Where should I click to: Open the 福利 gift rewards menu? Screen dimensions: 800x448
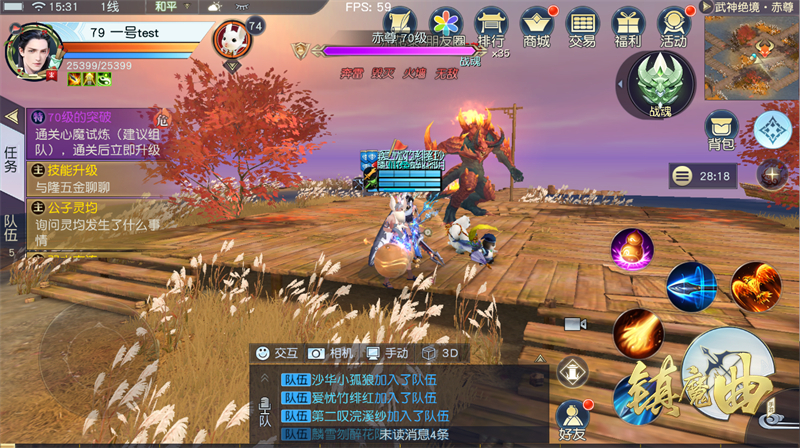coord(628,26)
